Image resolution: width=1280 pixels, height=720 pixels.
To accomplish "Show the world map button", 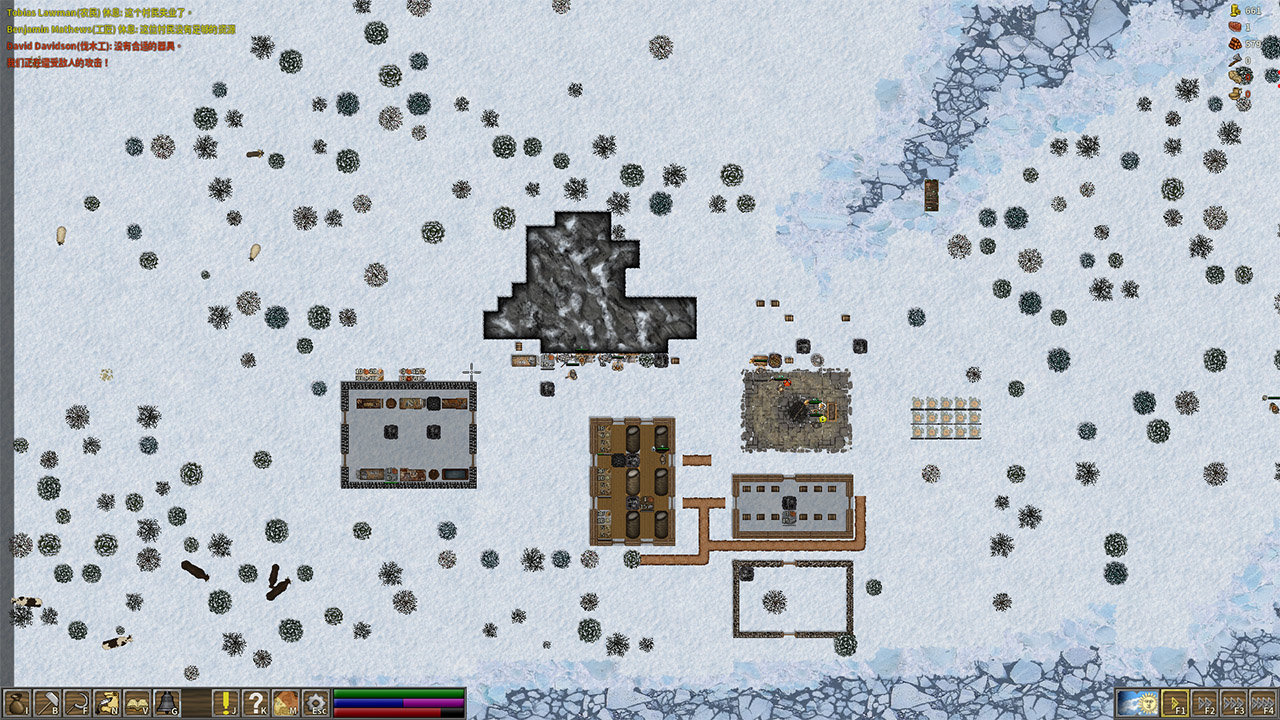I will 286,703.
